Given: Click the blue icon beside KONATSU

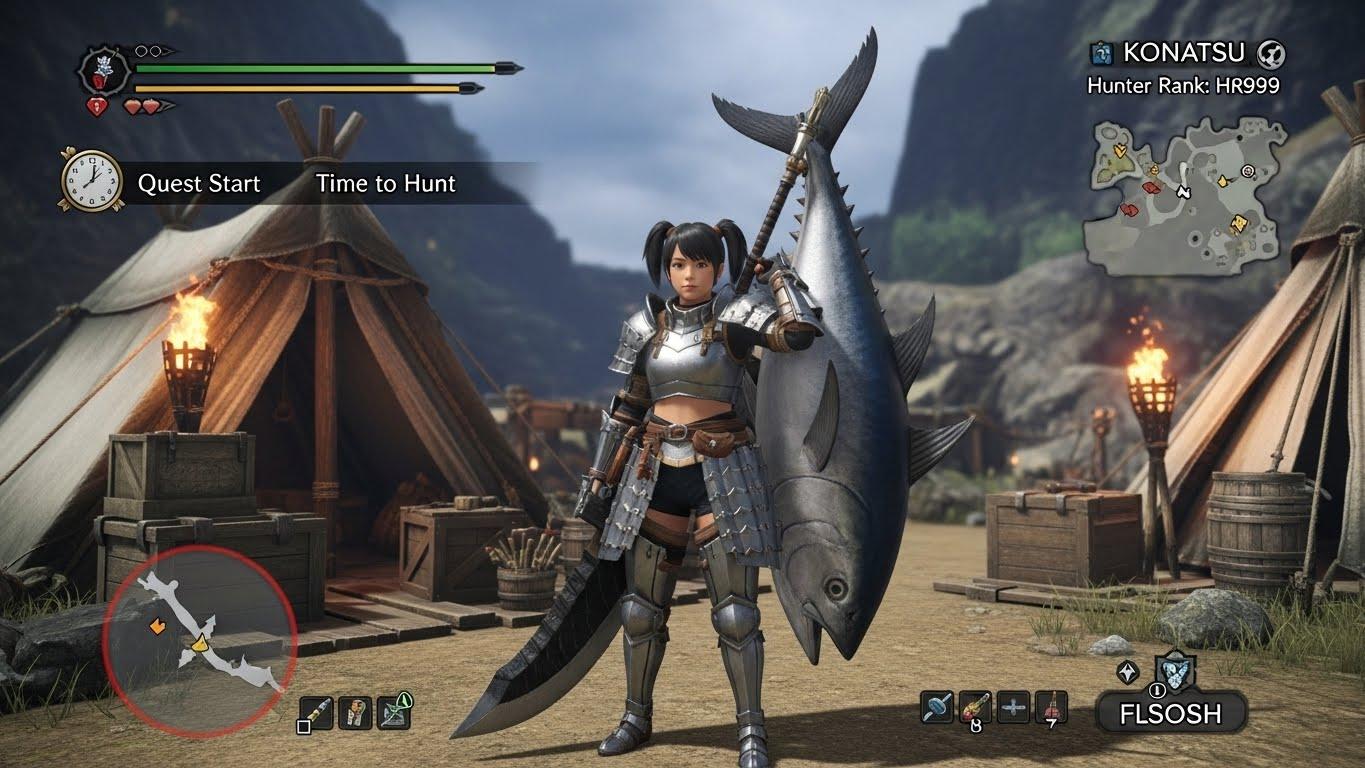Looking at the screenshot, I should (x=1102, y=53).
